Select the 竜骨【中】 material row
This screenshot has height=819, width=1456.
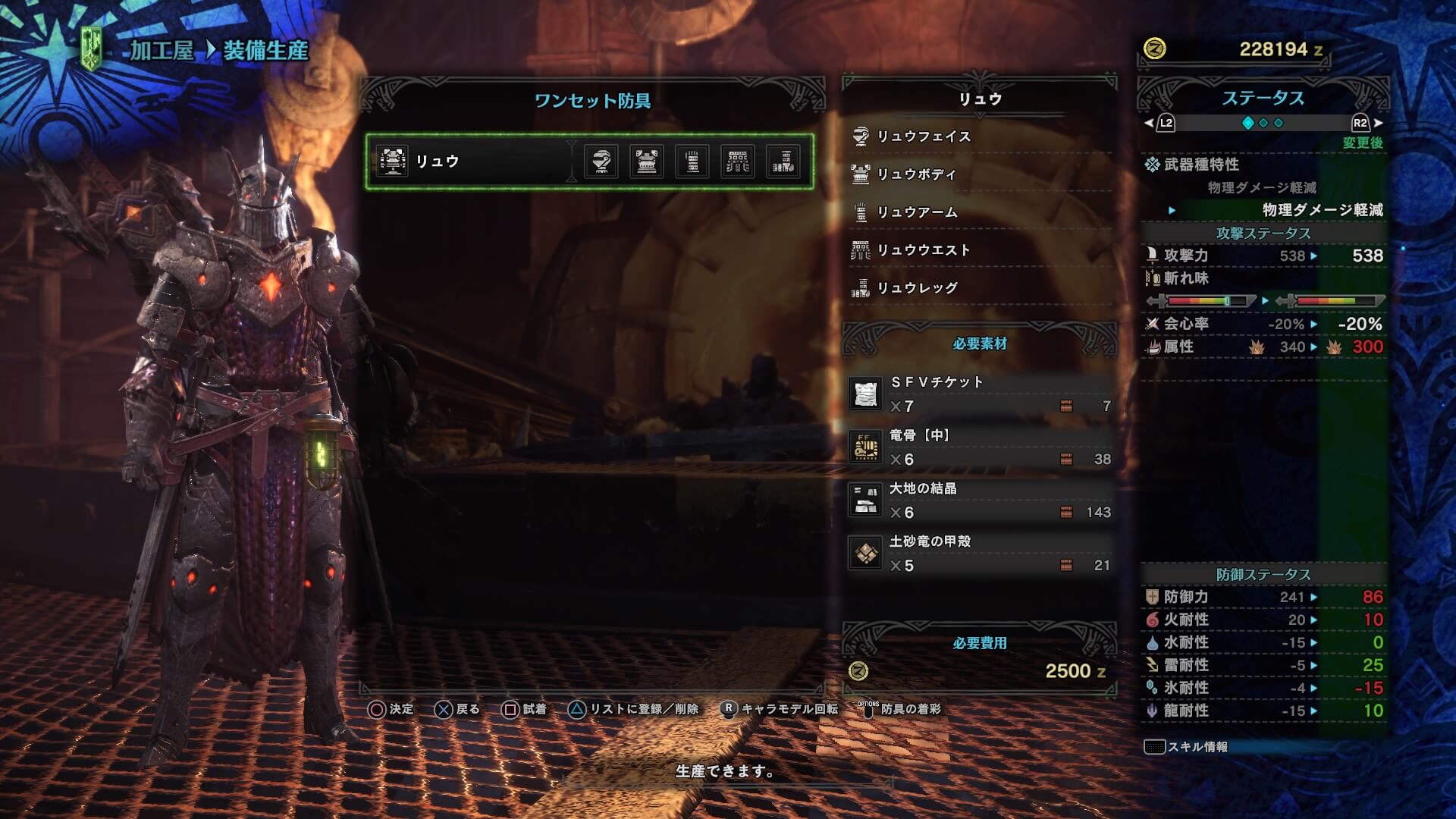coord(980,447)
